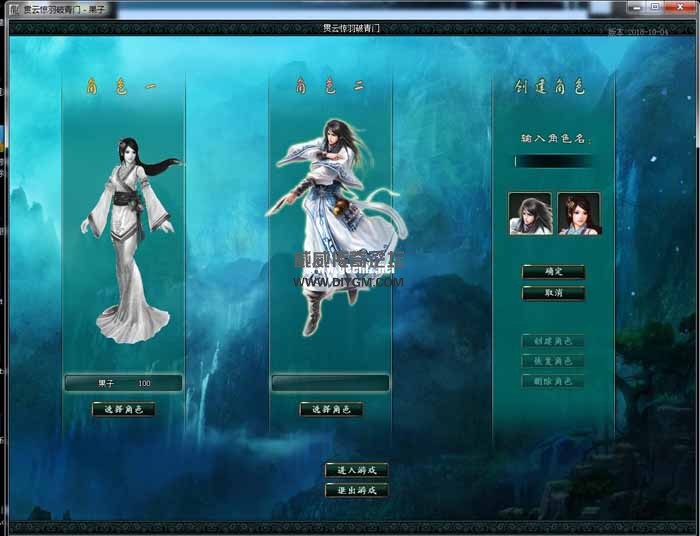700x536 pixels.
Task: Click the 删除角色 delete character button
Action: (x=553, y=381)
